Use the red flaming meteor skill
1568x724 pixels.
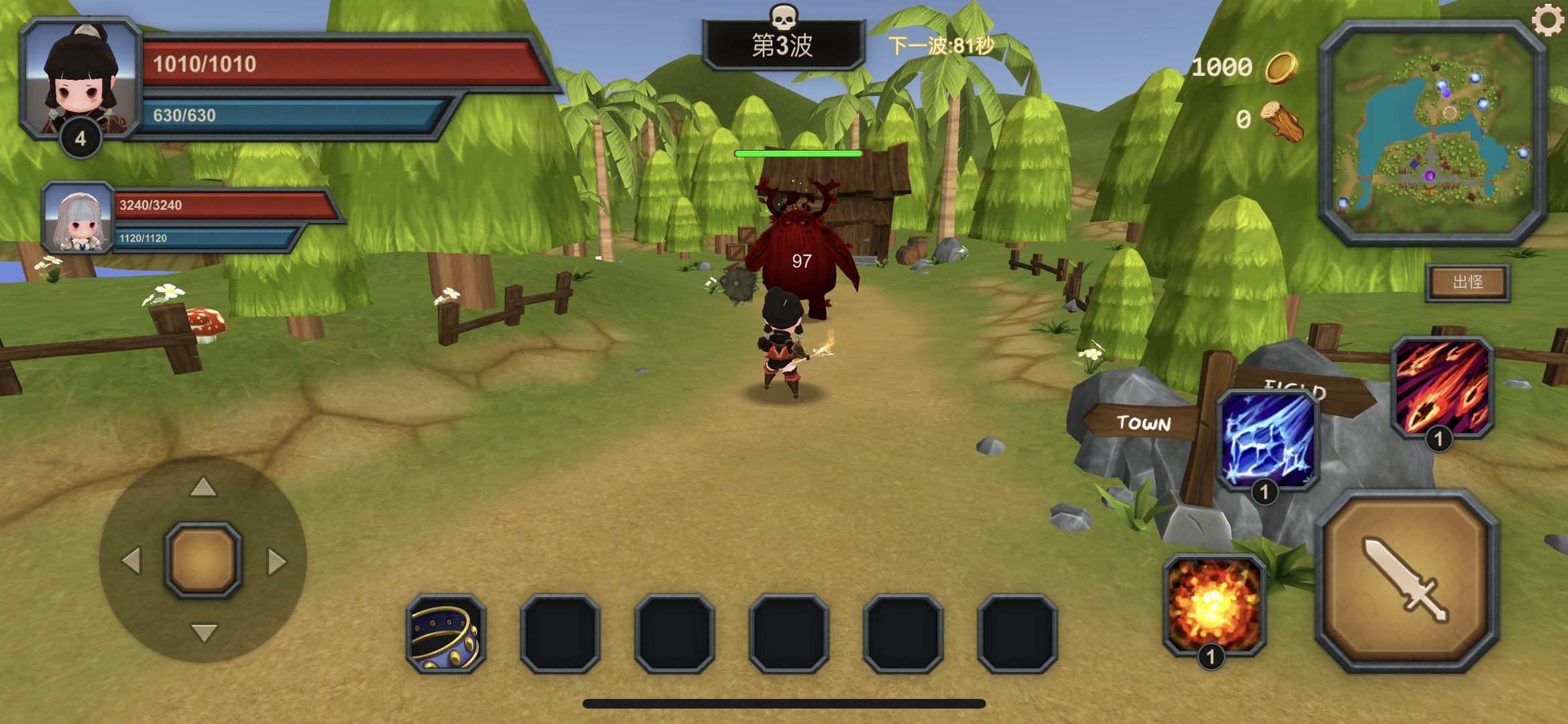point(1442,387)
